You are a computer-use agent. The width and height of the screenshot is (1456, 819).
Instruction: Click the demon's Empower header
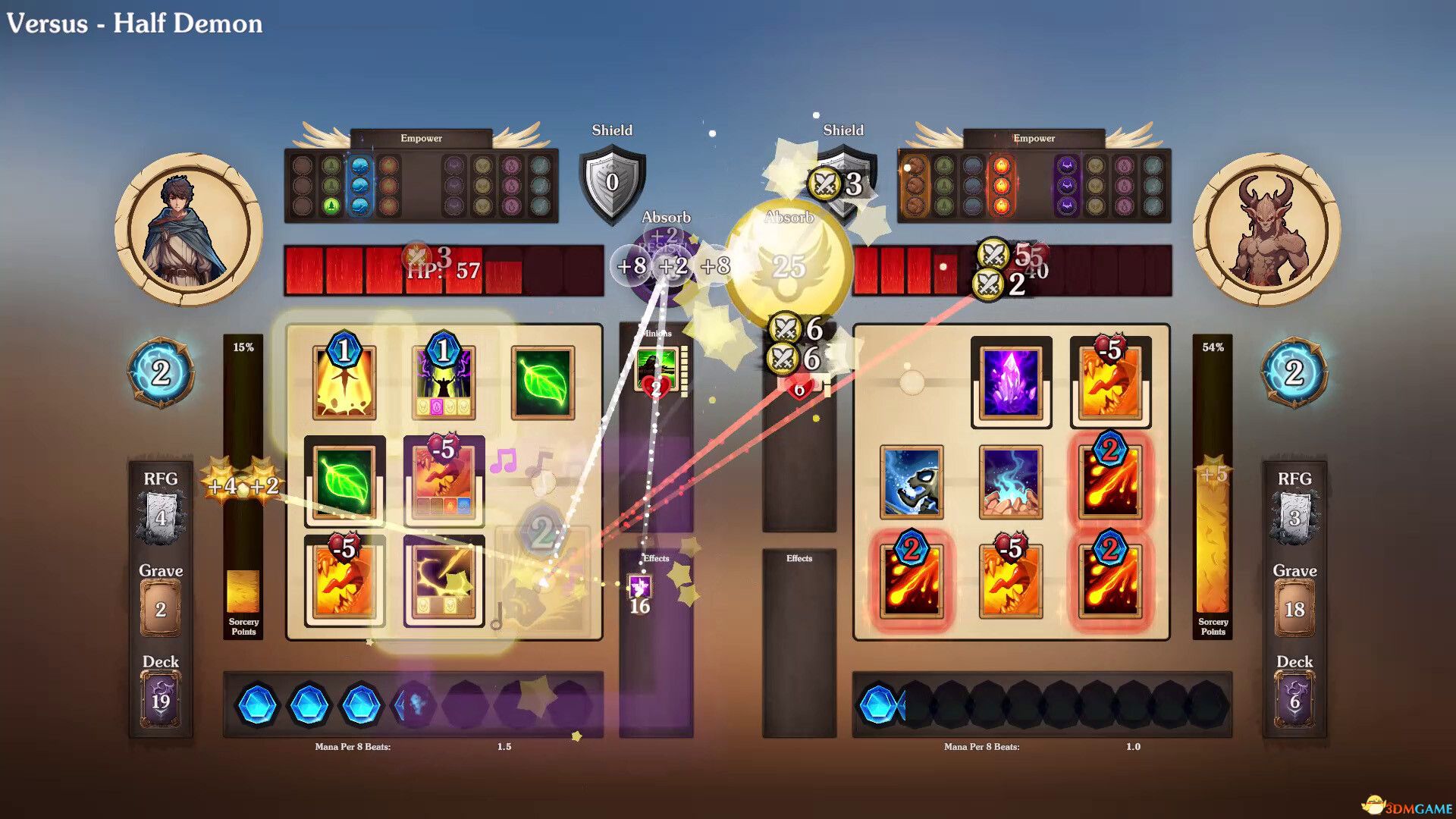[x=1033, y=138]
